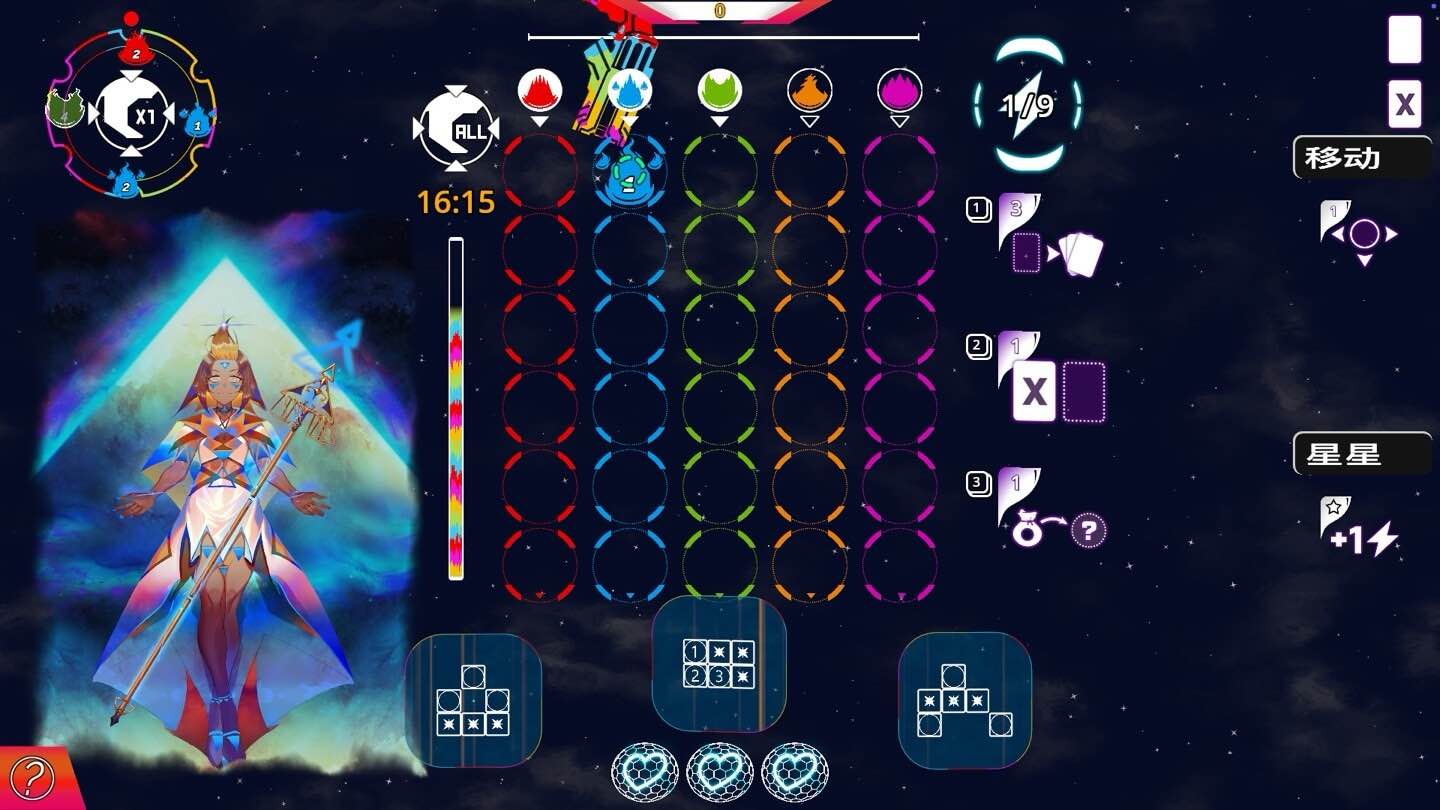Select the green flame column icon
Image resolution: width=1440 pixels, height=810 pixels.
tap(719, 88)
